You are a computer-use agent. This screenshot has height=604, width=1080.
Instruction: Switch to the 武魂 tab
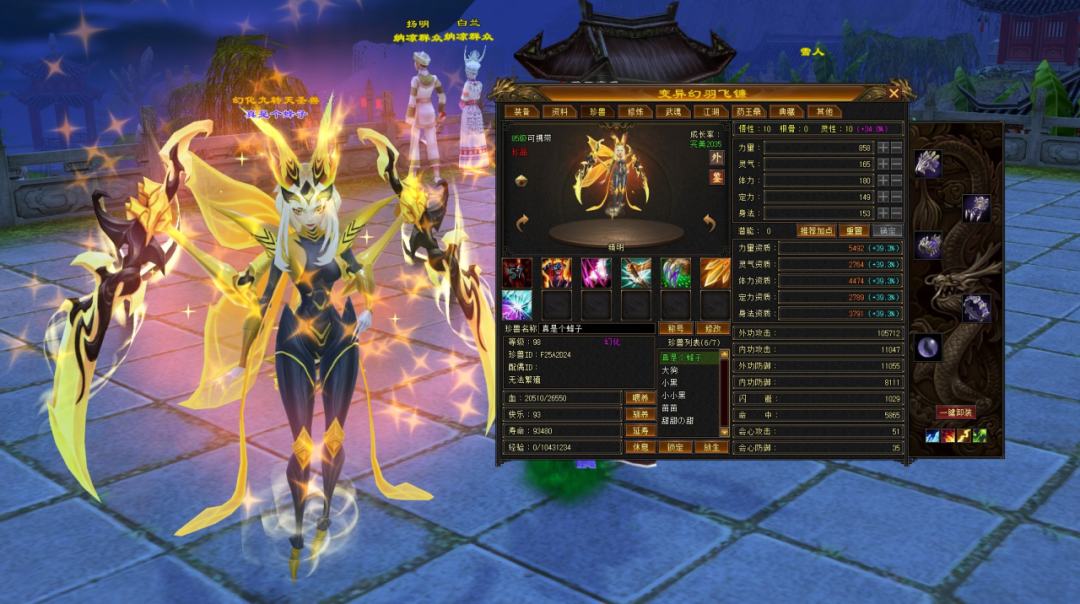674,112
